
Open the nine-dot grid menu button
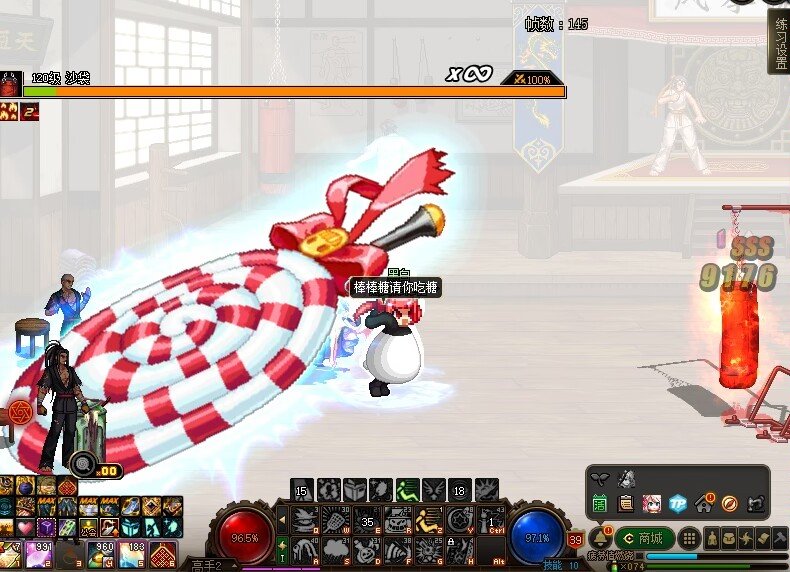(x=688, y=538)
